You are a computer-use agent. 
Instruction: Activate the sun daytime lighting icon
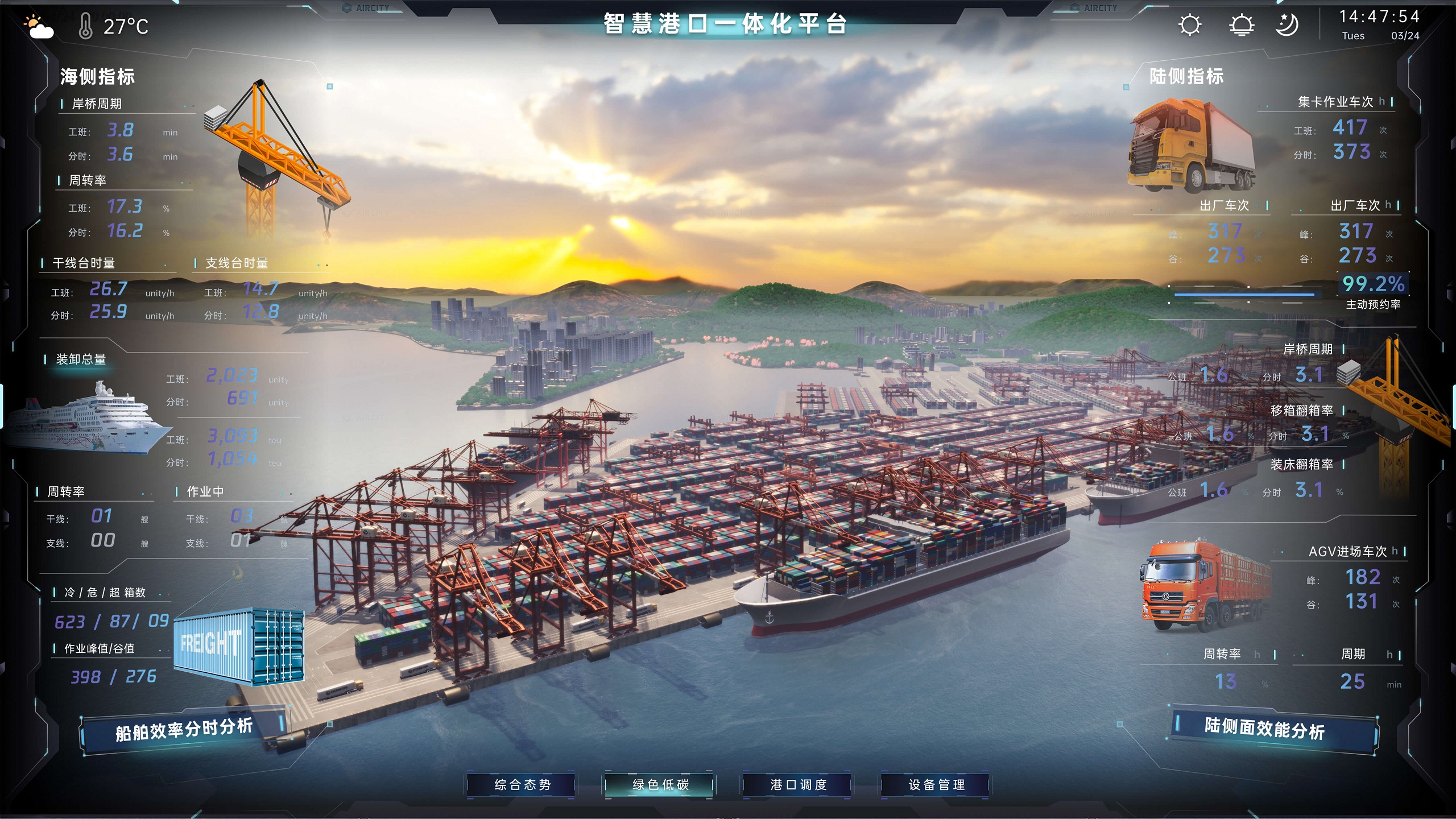(x=1189, y=25)
